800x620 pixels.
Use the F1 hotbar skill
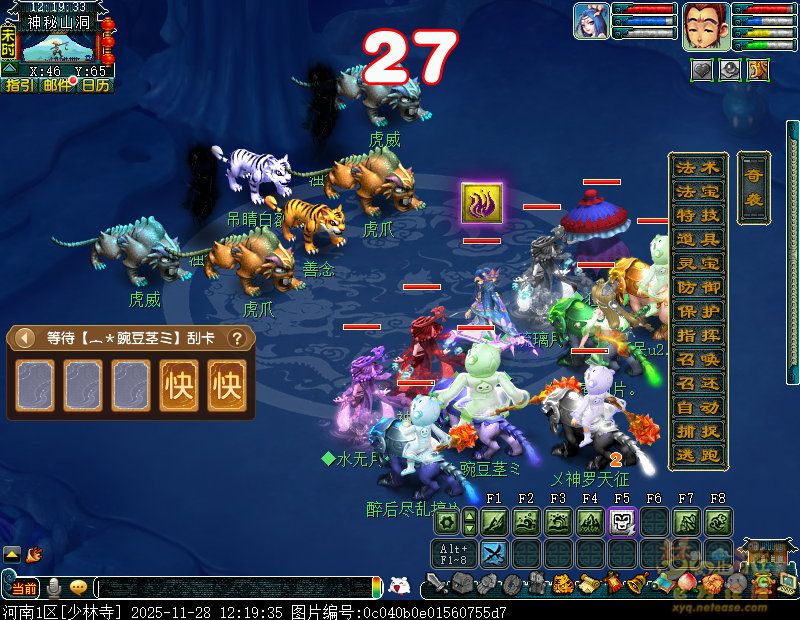point(494,521)
